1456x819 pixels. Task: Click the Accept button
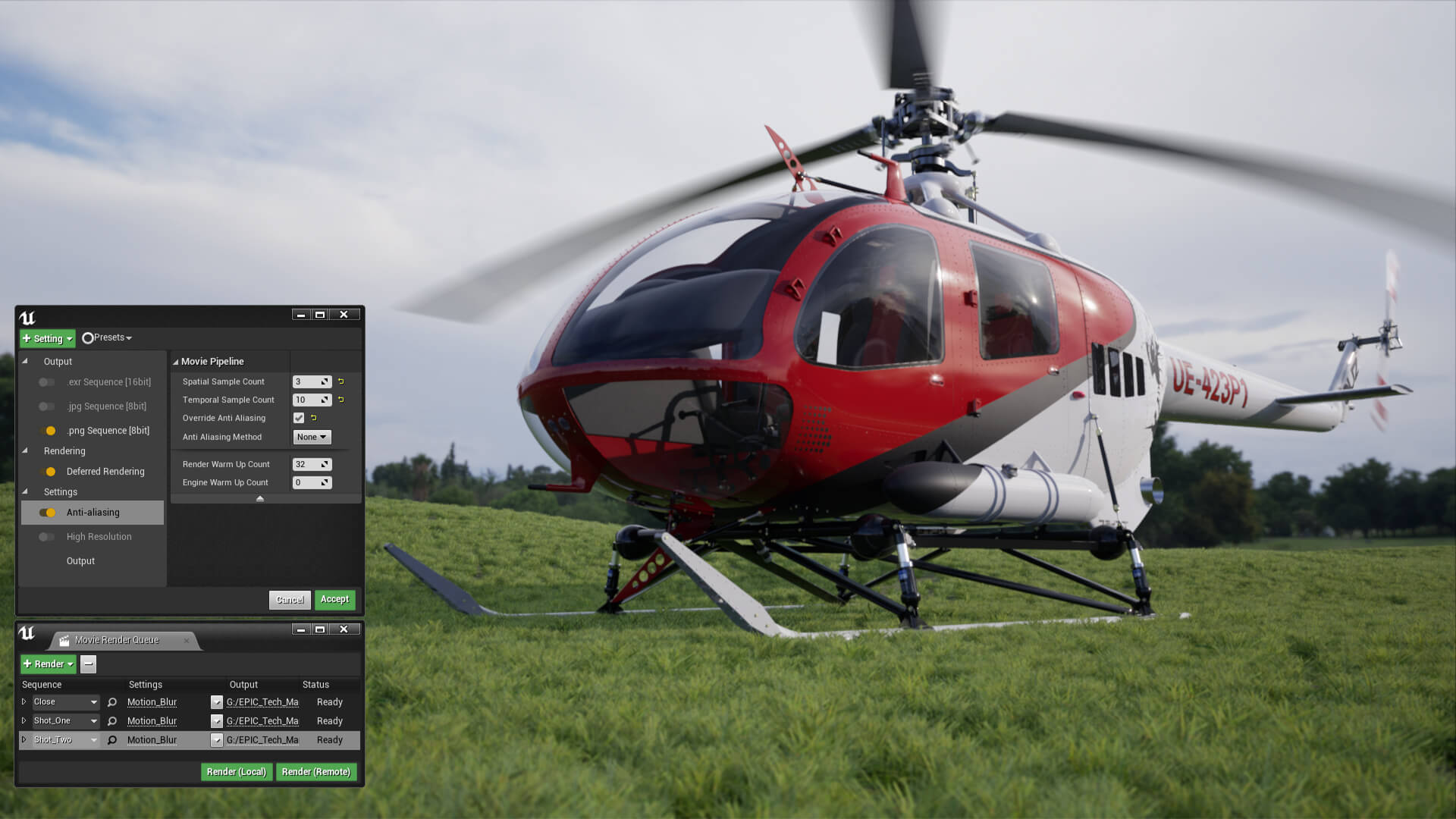(x=334, y=599)
